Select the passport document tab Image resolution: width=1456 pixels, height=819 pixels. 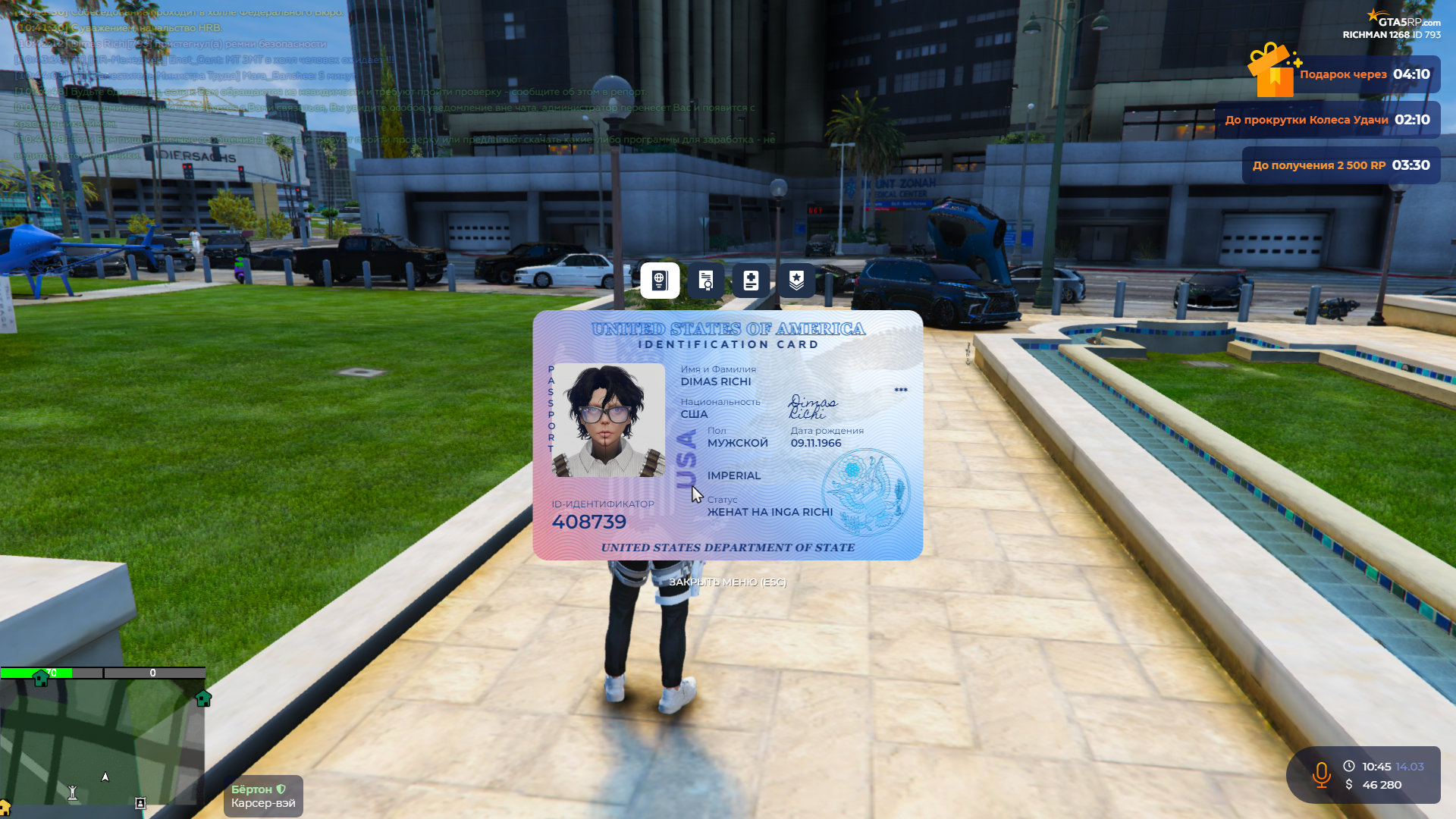click(660, 281)
